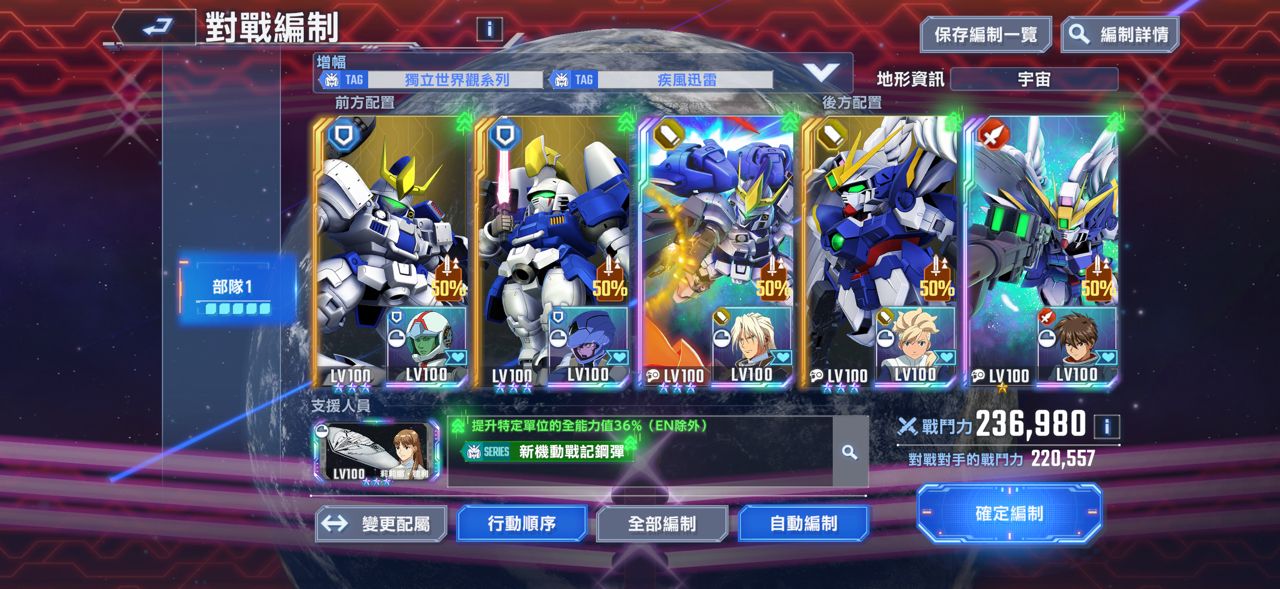The image size is (1280, 589).
Task: Select the center unit card with orange background
Action: tap(716, 250)
